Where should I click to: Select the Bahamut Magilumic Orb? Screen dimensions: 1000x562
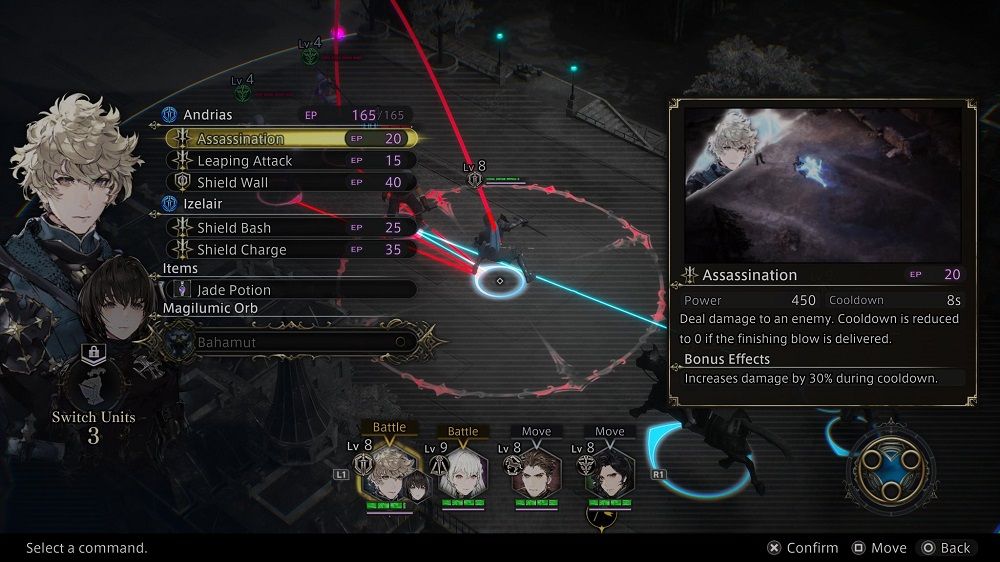[x=290, y=342]
